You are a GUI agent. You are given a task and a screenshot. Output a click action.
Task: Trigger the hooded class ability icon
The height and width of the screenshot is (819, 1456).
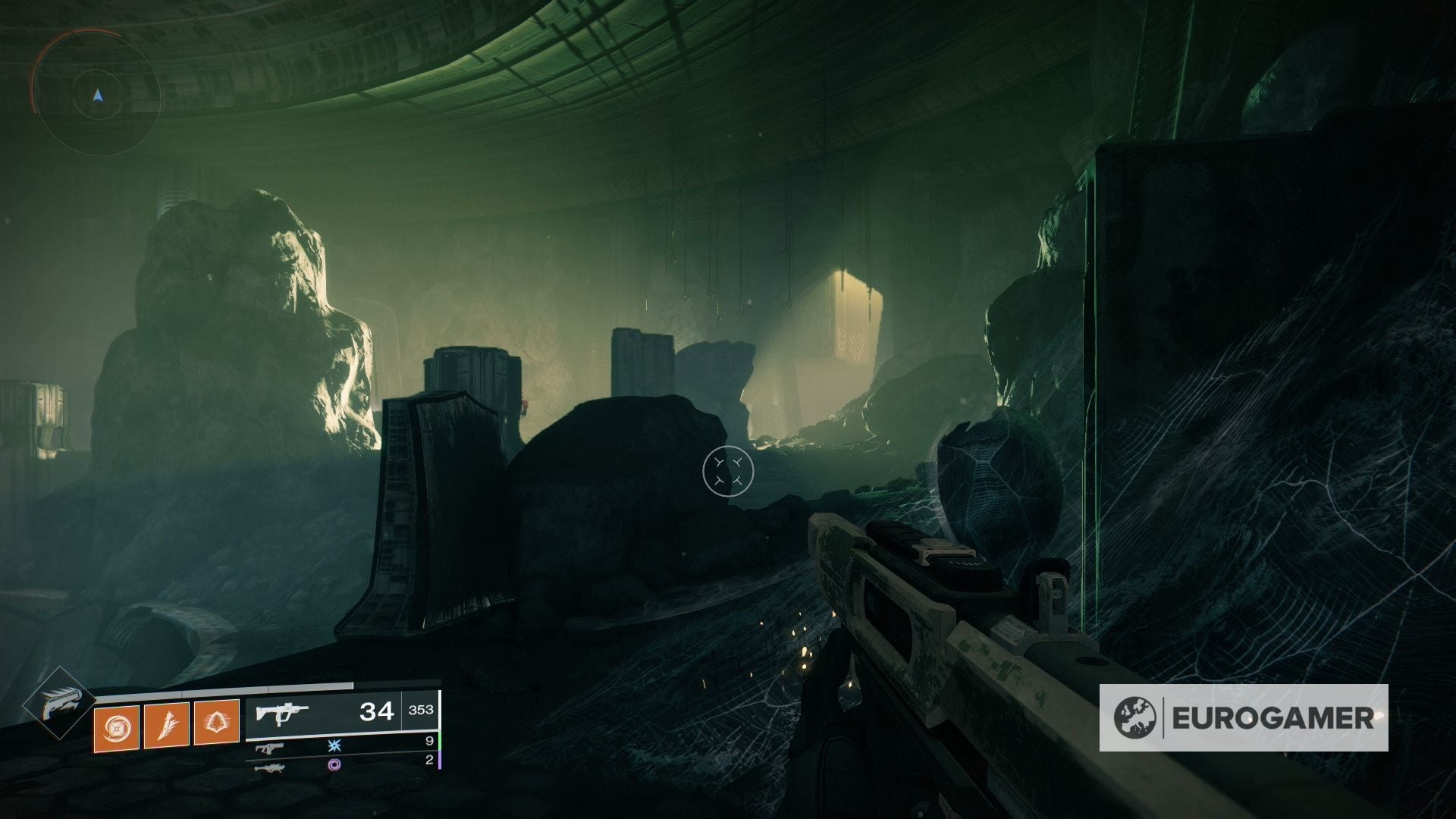(217, 725)
